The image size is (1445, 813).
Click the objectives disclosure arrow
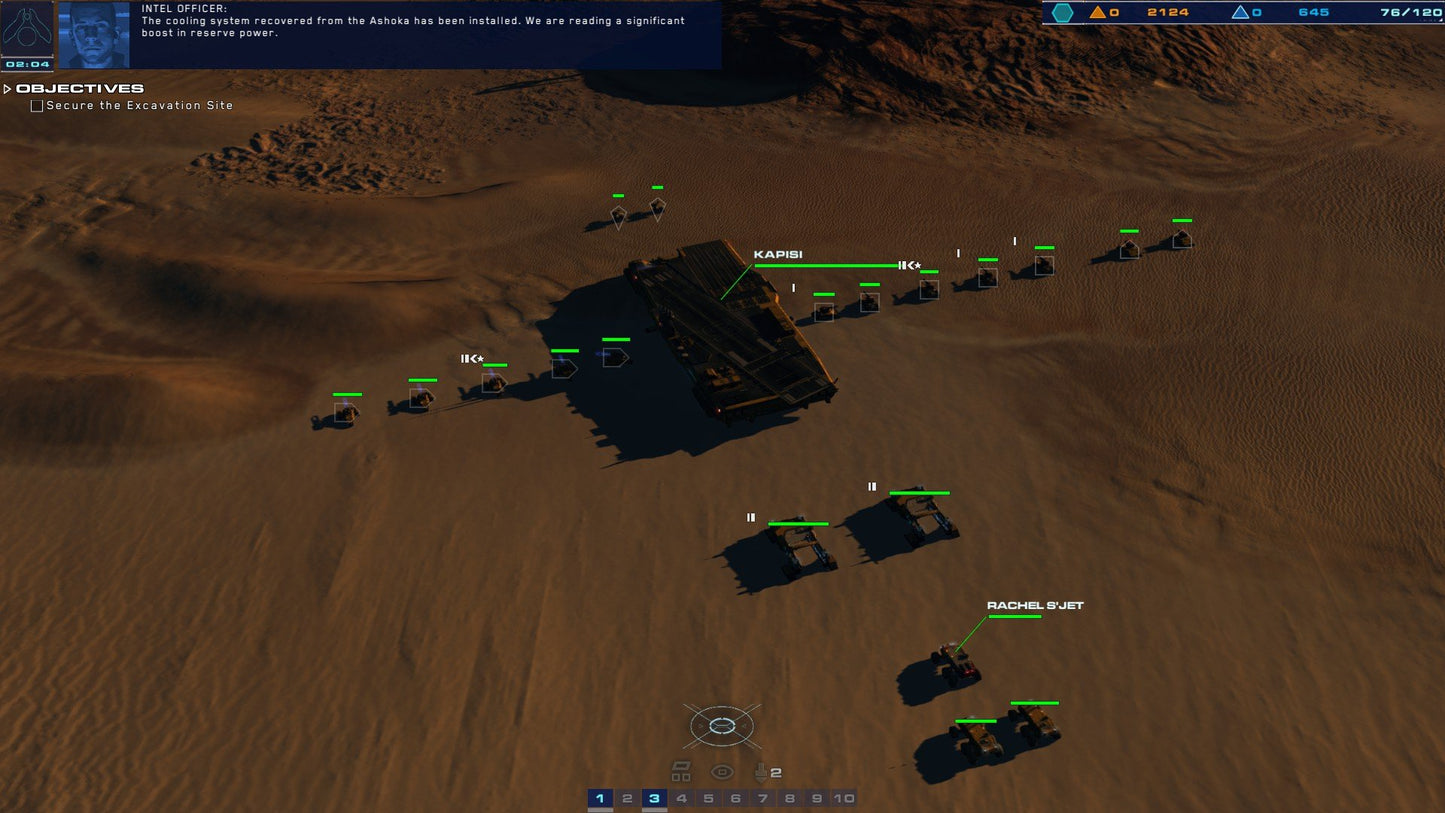tap(7, 88)
